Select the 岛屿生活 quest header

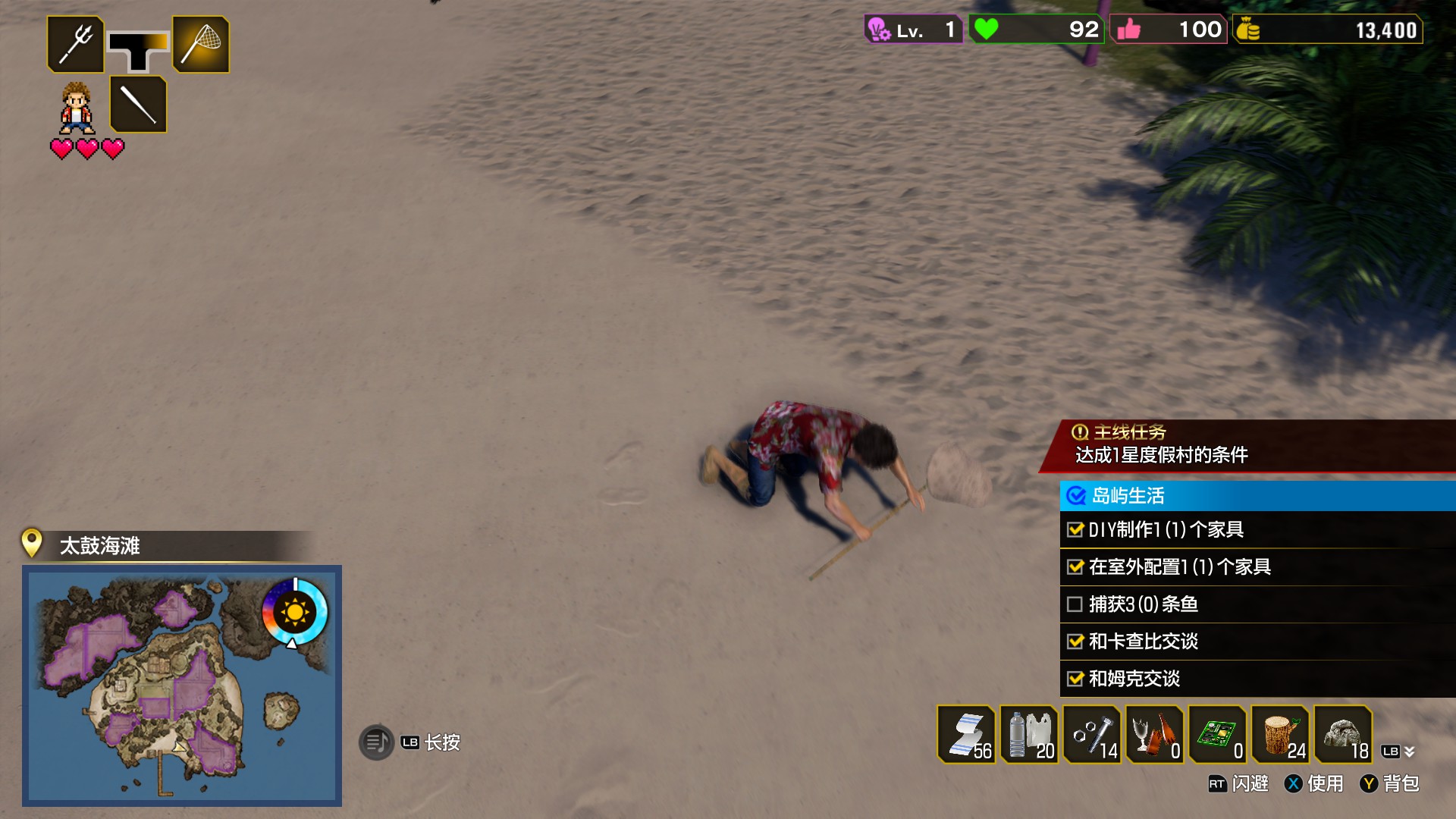1257,496
